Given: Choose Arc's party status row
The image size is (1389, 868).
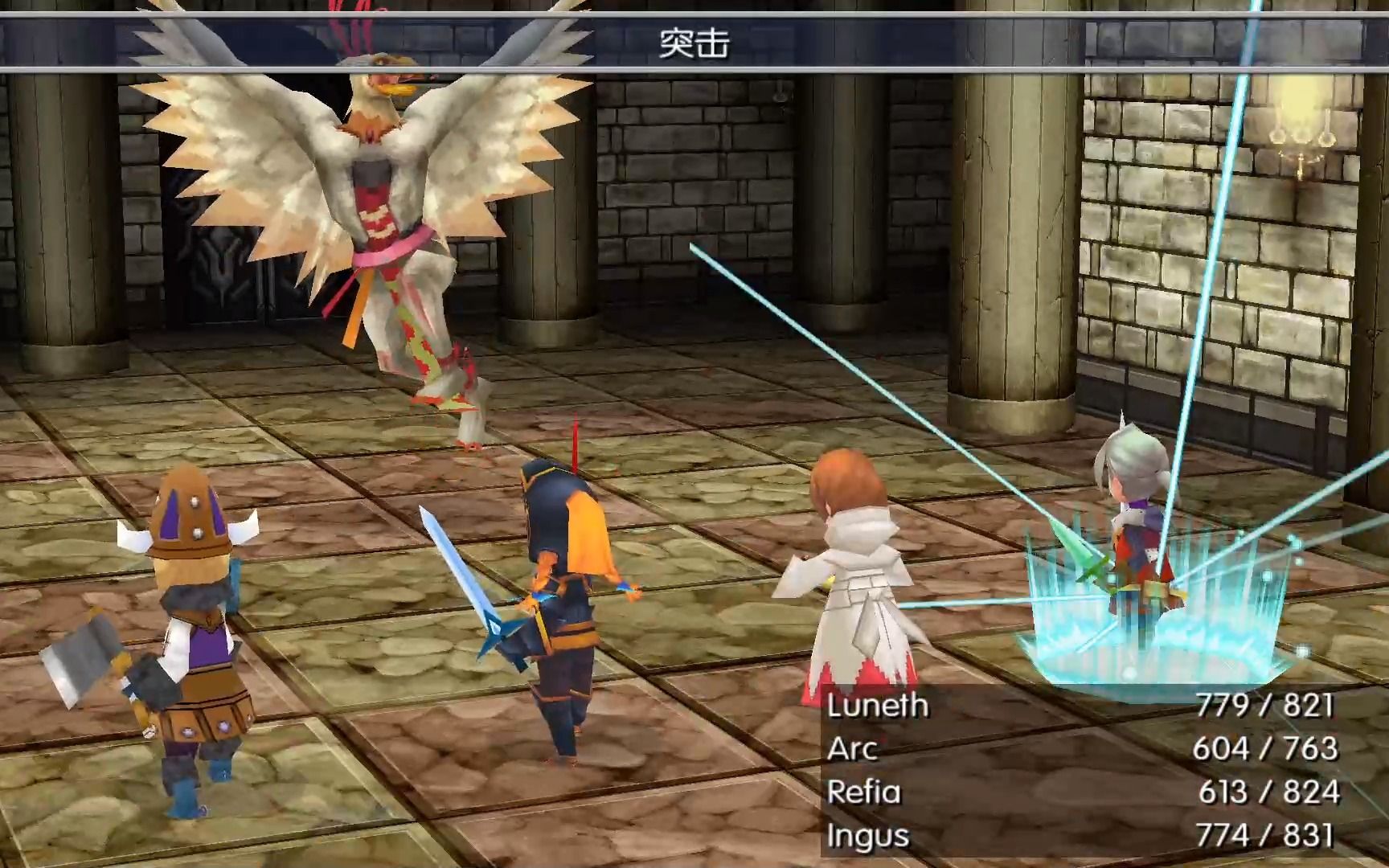Looking at the screenshot, I should tap(853, 749).
